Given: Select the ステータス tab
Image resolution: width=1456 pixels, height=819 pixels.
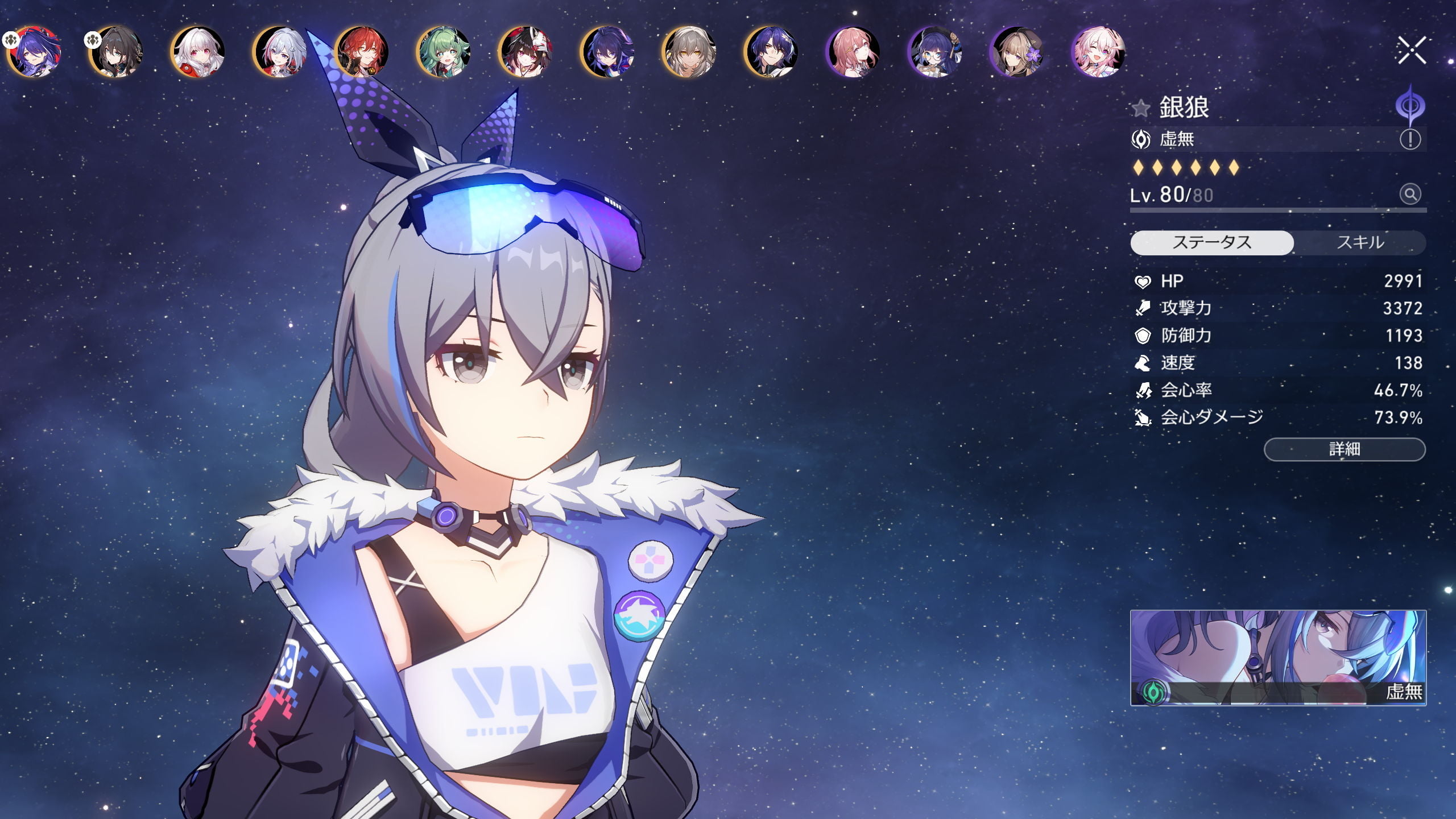Looking at the screenshot, I should (x=1212, y=243).
